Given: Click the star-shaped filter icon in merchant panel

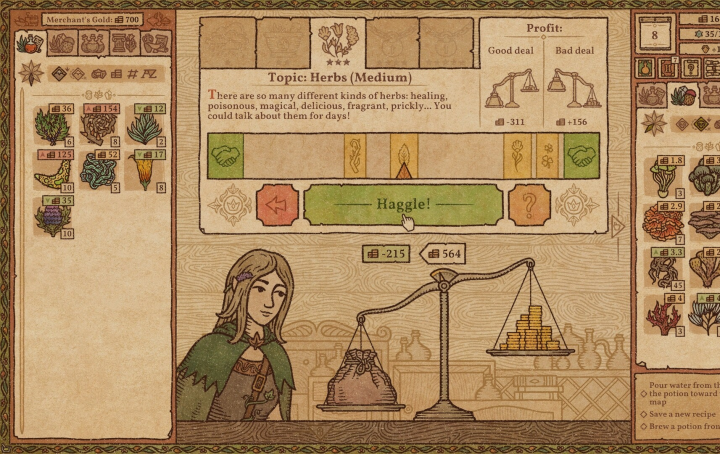Looking at the screenshot, I should click(x=30, y=73).
